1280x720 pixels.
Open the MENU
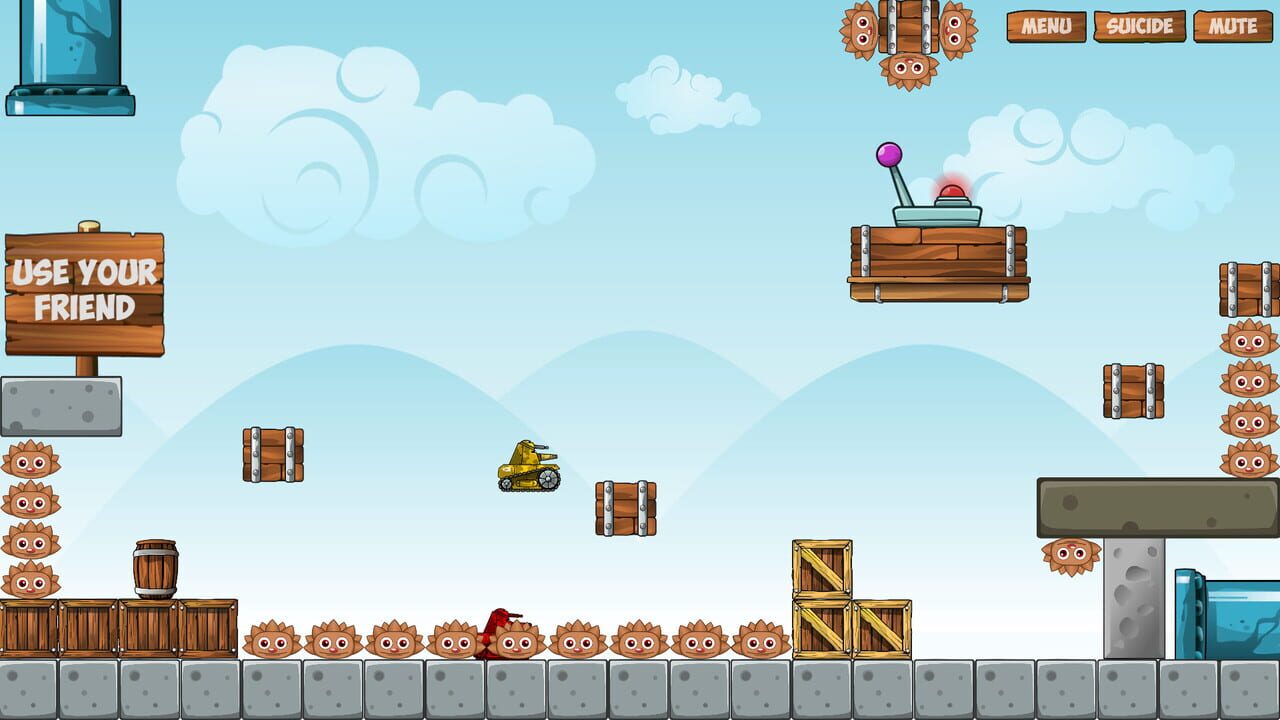1048,25
